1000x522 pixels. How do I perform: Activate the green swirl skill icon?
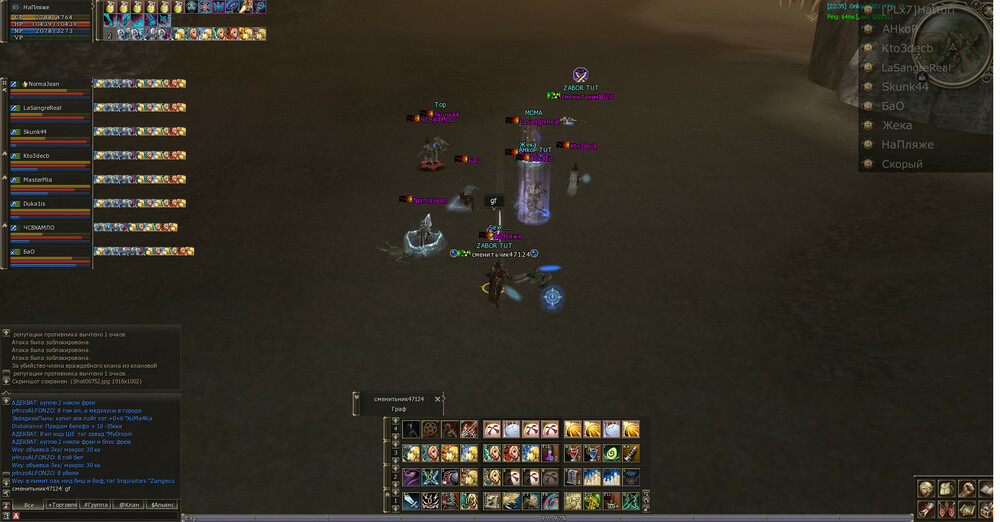[612, 453]
